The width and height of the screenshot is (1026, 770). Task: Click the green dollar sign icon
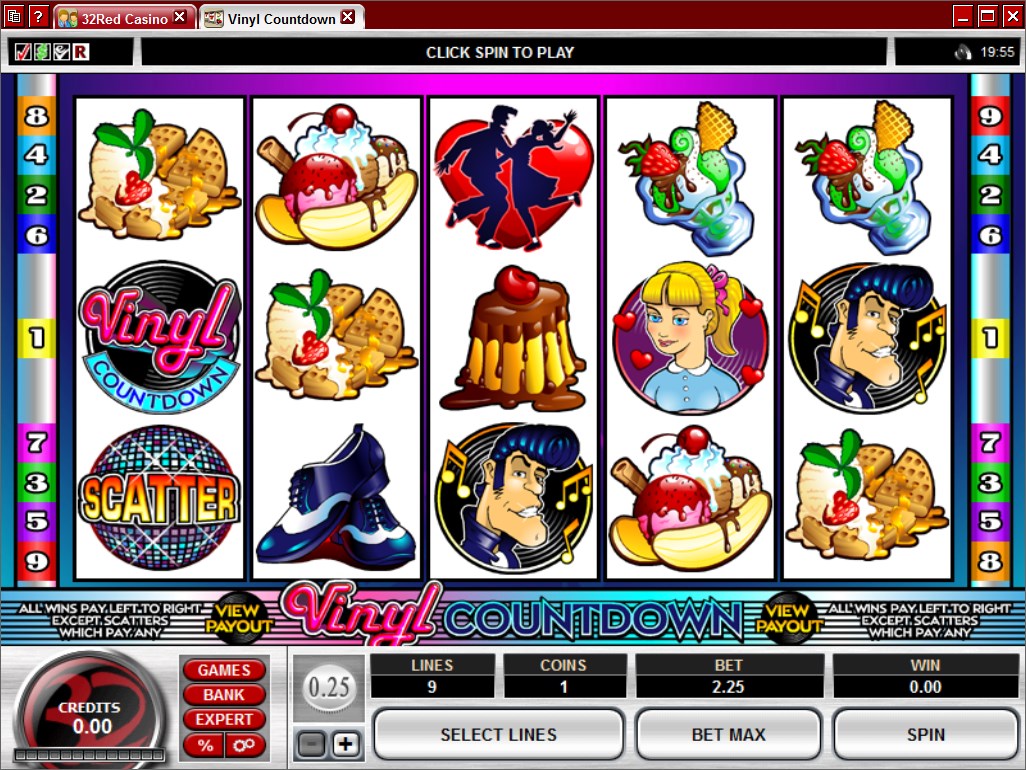(41, 52)
